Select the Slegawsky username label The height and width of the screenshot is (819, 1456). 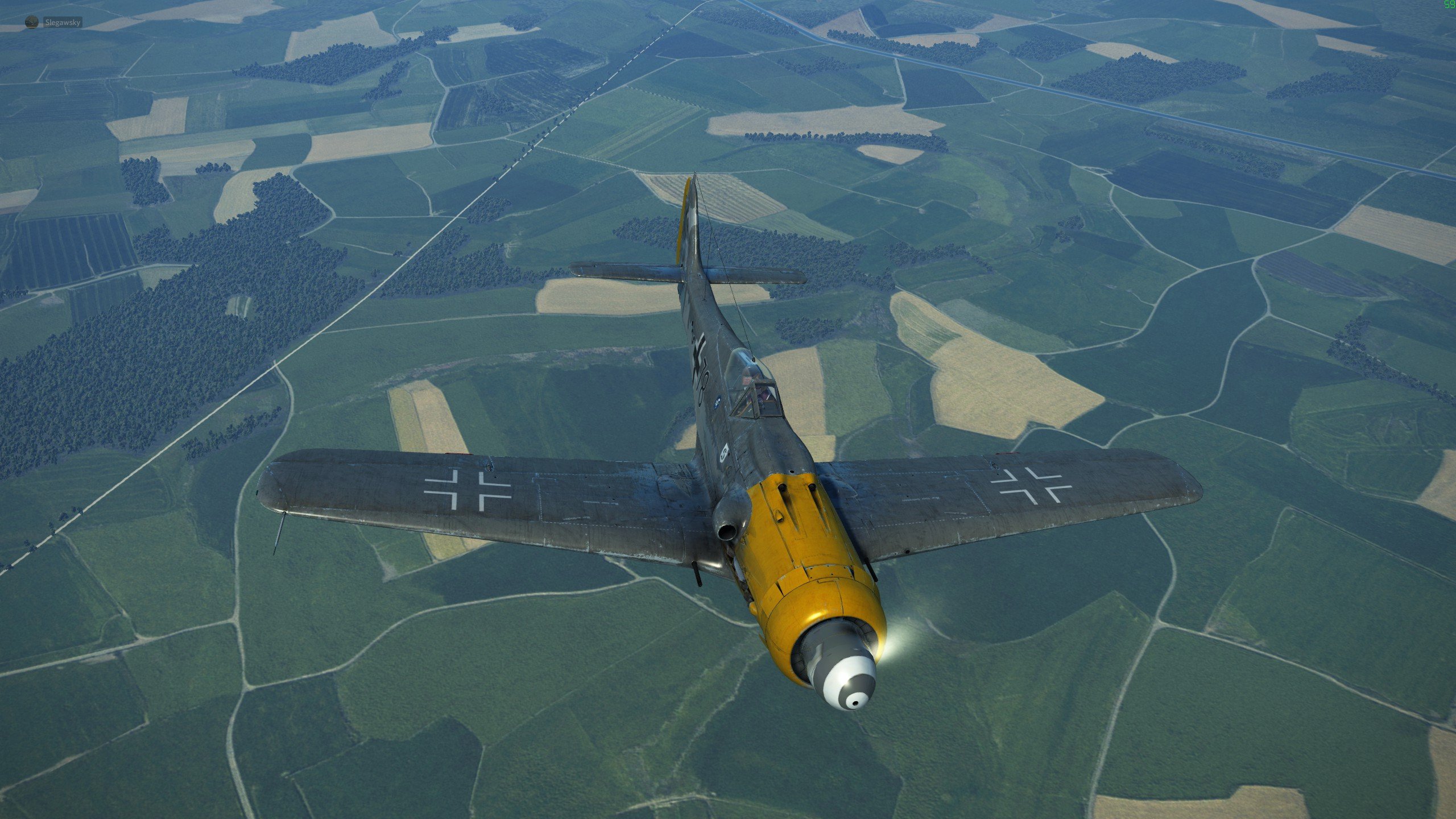[x=63, y=23]
